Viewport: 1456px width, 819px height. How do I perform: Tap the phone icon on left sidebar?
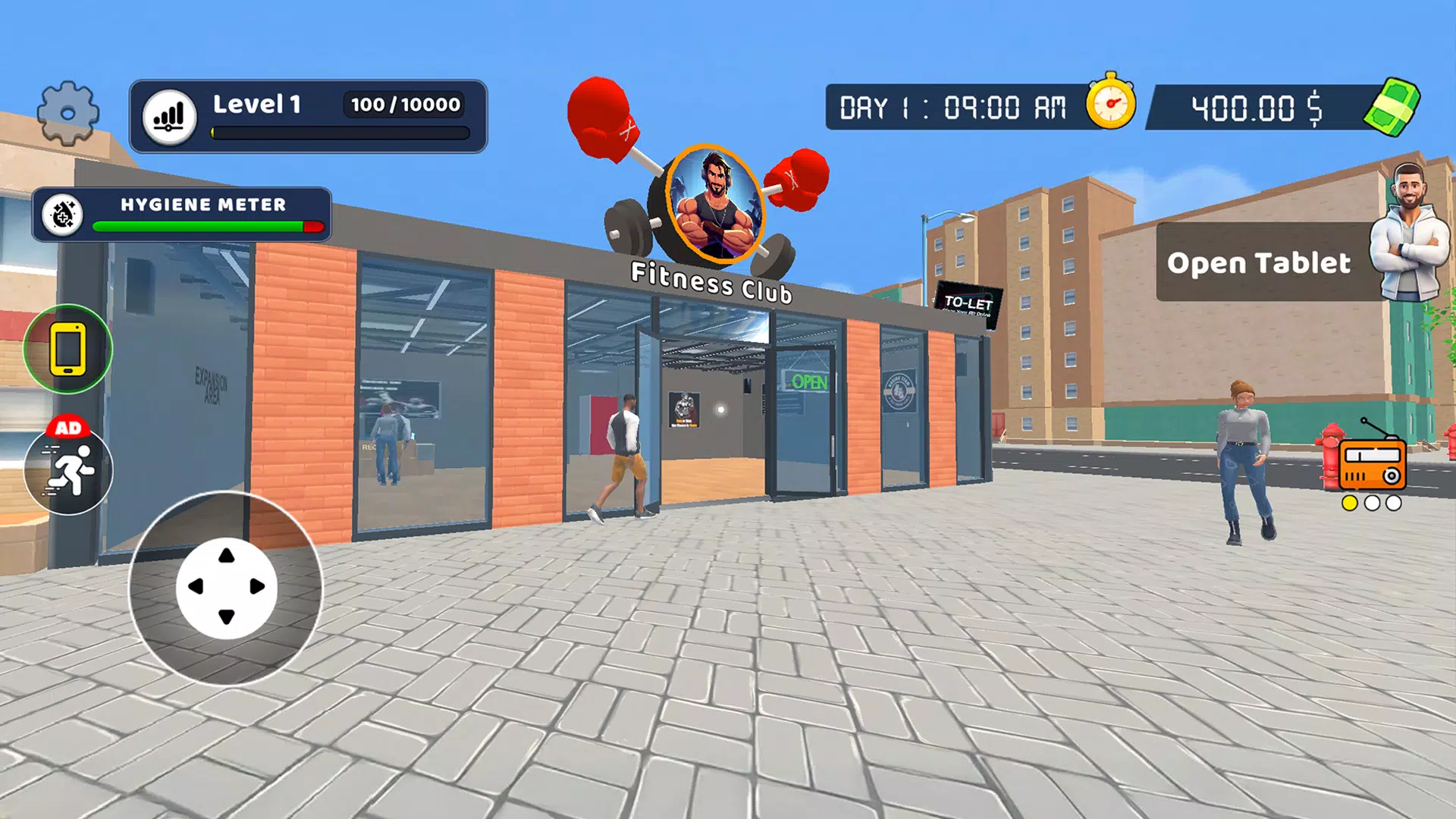68,349
